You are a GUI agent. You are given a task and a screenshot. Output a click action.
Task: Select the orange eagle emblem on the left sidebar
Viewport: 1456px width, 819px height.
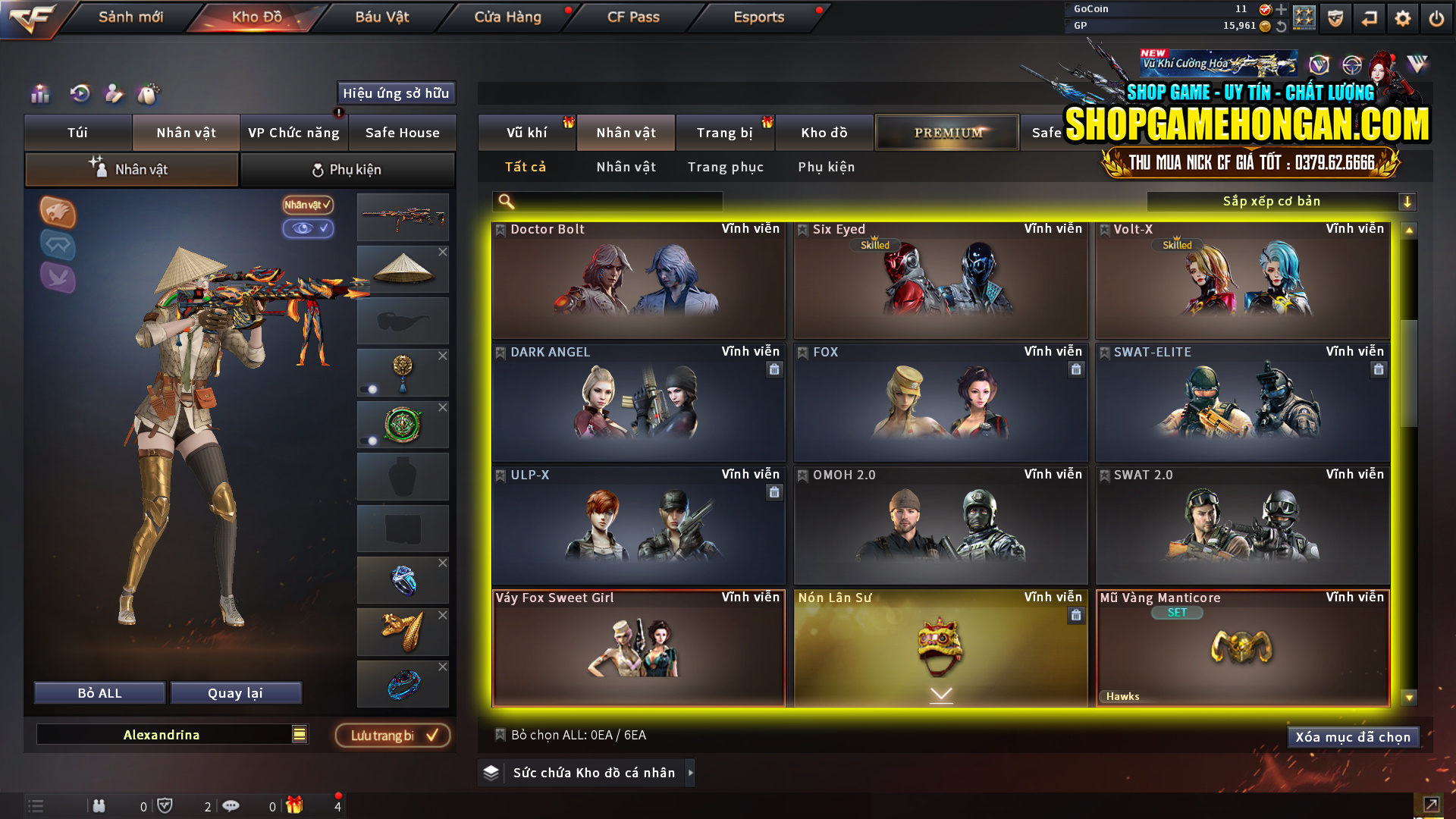(58, 213)
